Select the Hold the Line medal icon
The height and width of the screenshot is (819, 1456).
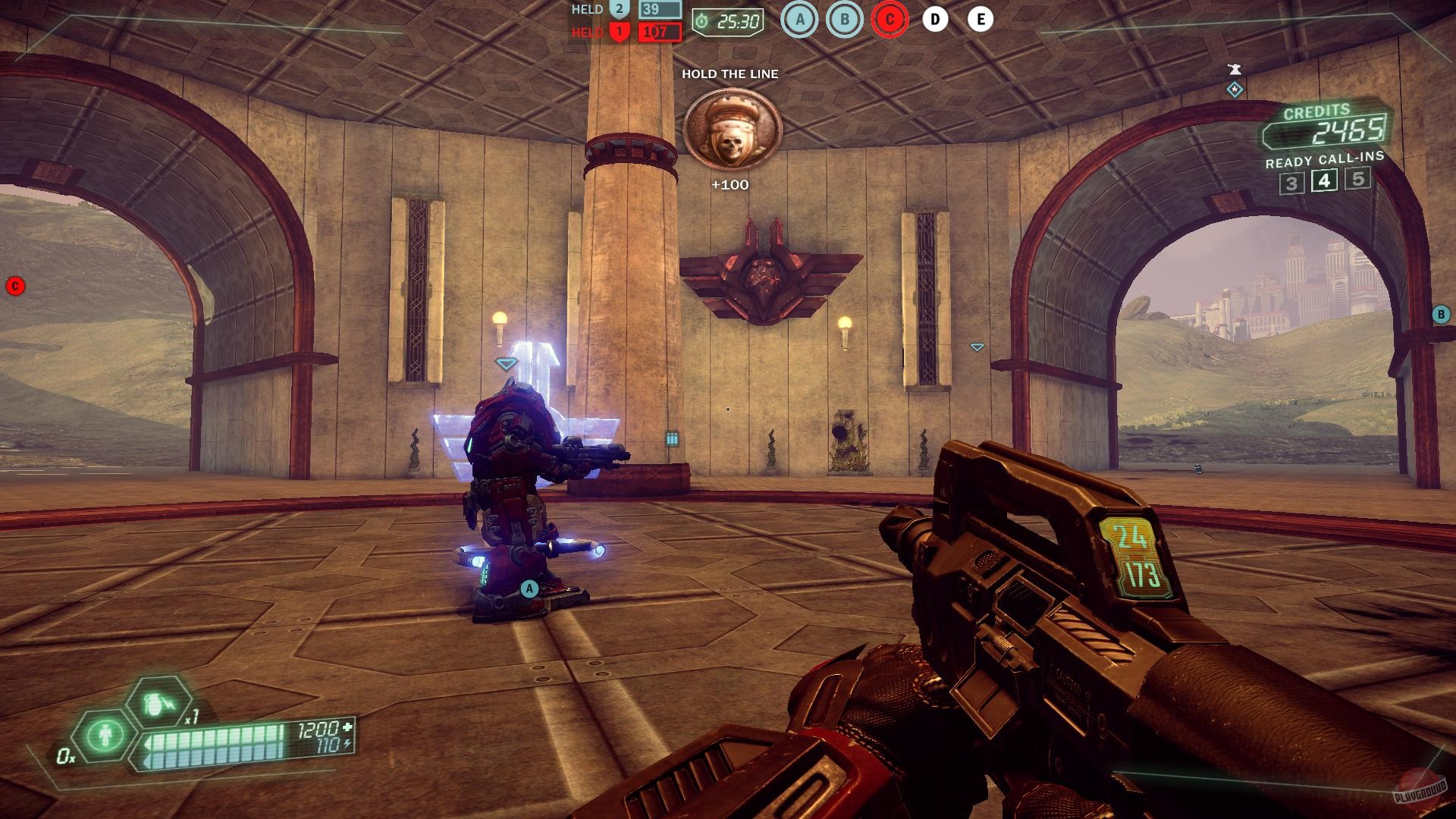[734, 129]
